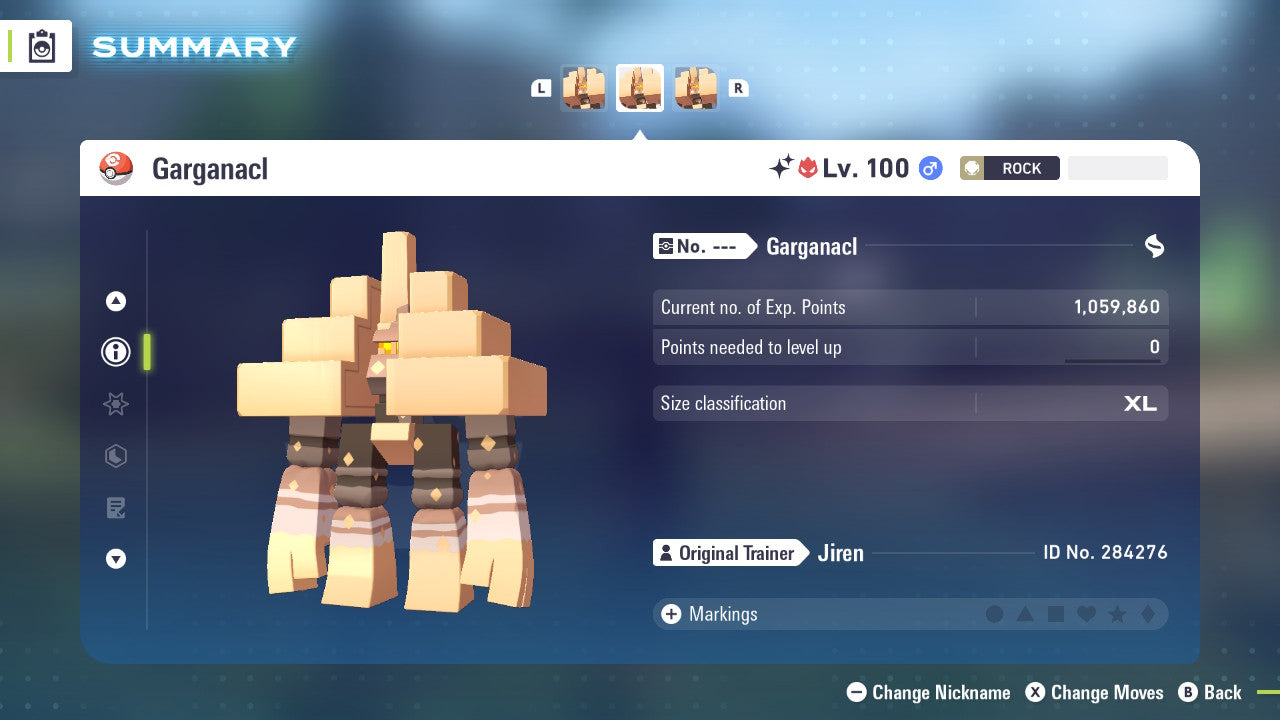Toggle the triangle marking
The height and width of the screenshot is (720, 1280).
pos(1025,614)
